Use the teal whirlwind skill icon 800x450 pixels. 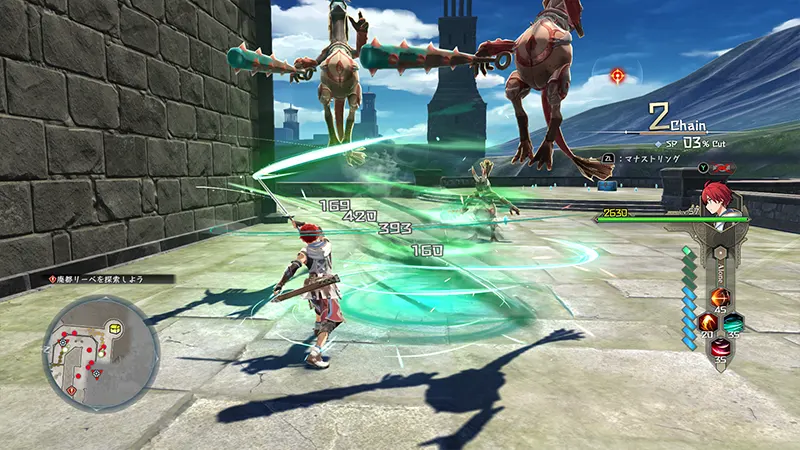pos(734,324)
